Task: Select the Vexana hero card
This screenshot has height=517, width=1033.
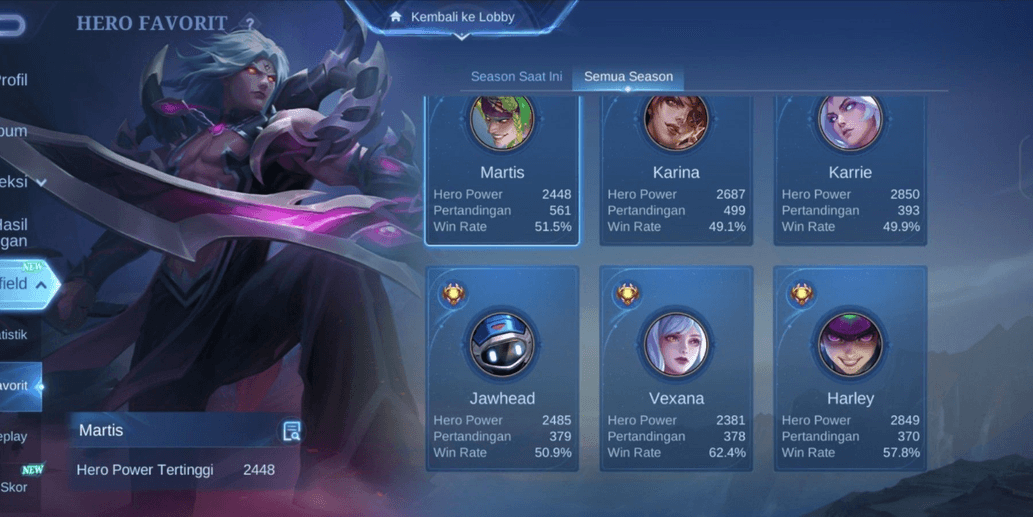Action: coord(676,367)
